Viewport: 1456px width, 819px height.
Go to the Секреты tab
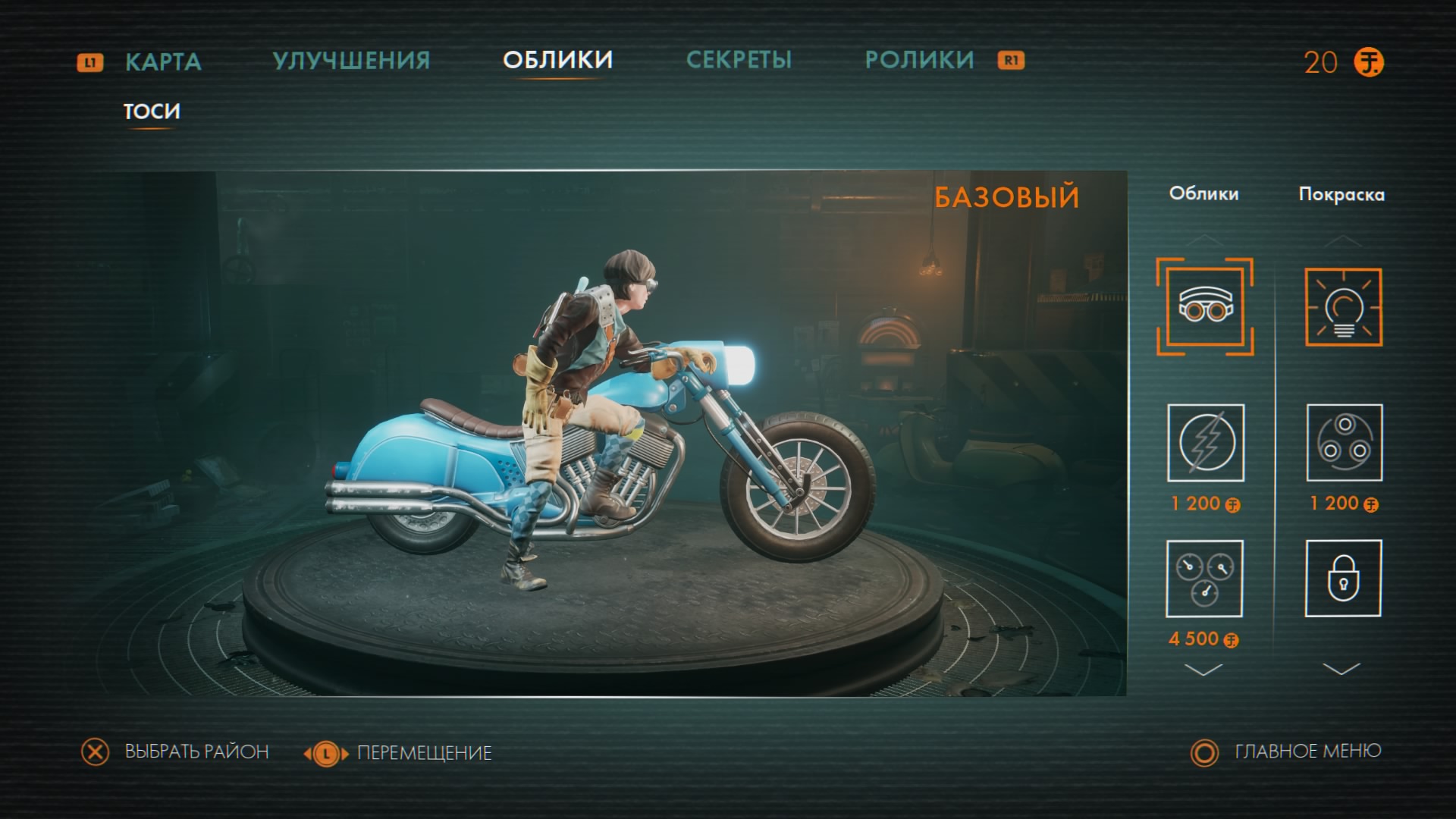pos(739,61)
